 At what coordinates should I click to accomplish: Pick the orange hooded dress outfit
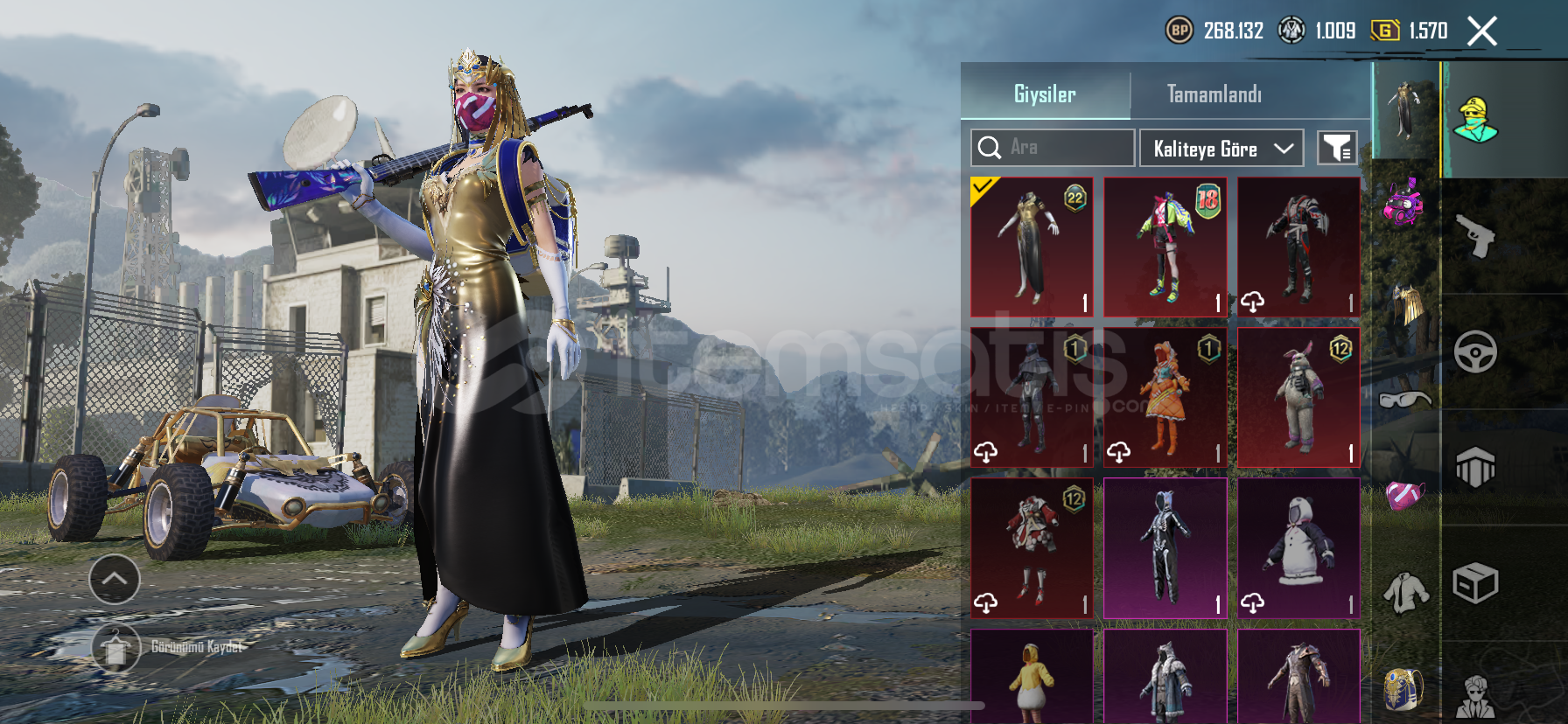coord(1165,397)
